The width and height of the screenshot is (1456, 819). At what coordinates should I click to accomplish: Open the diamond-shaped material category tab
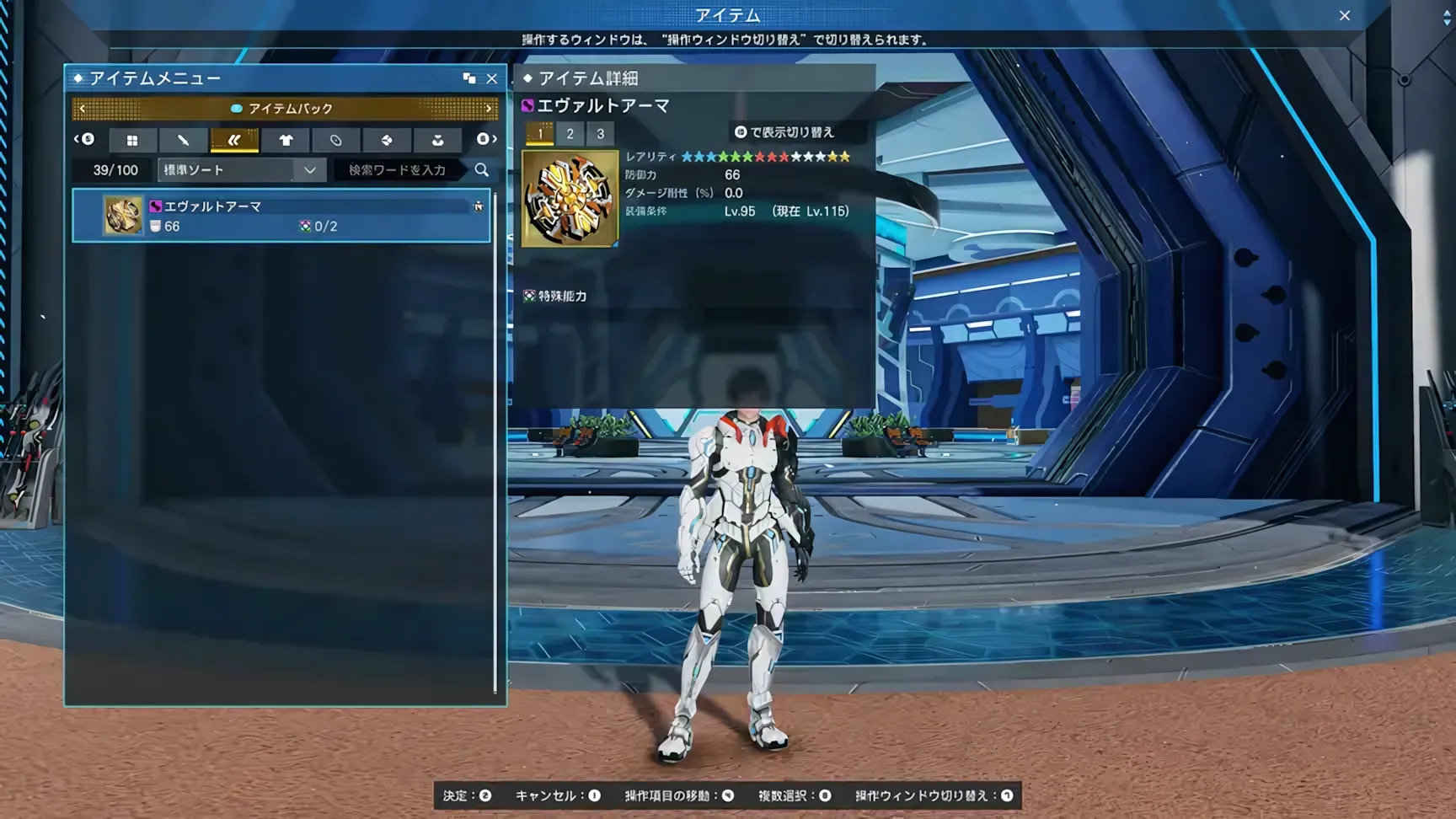pyautogui.click(x=387, y=140)
